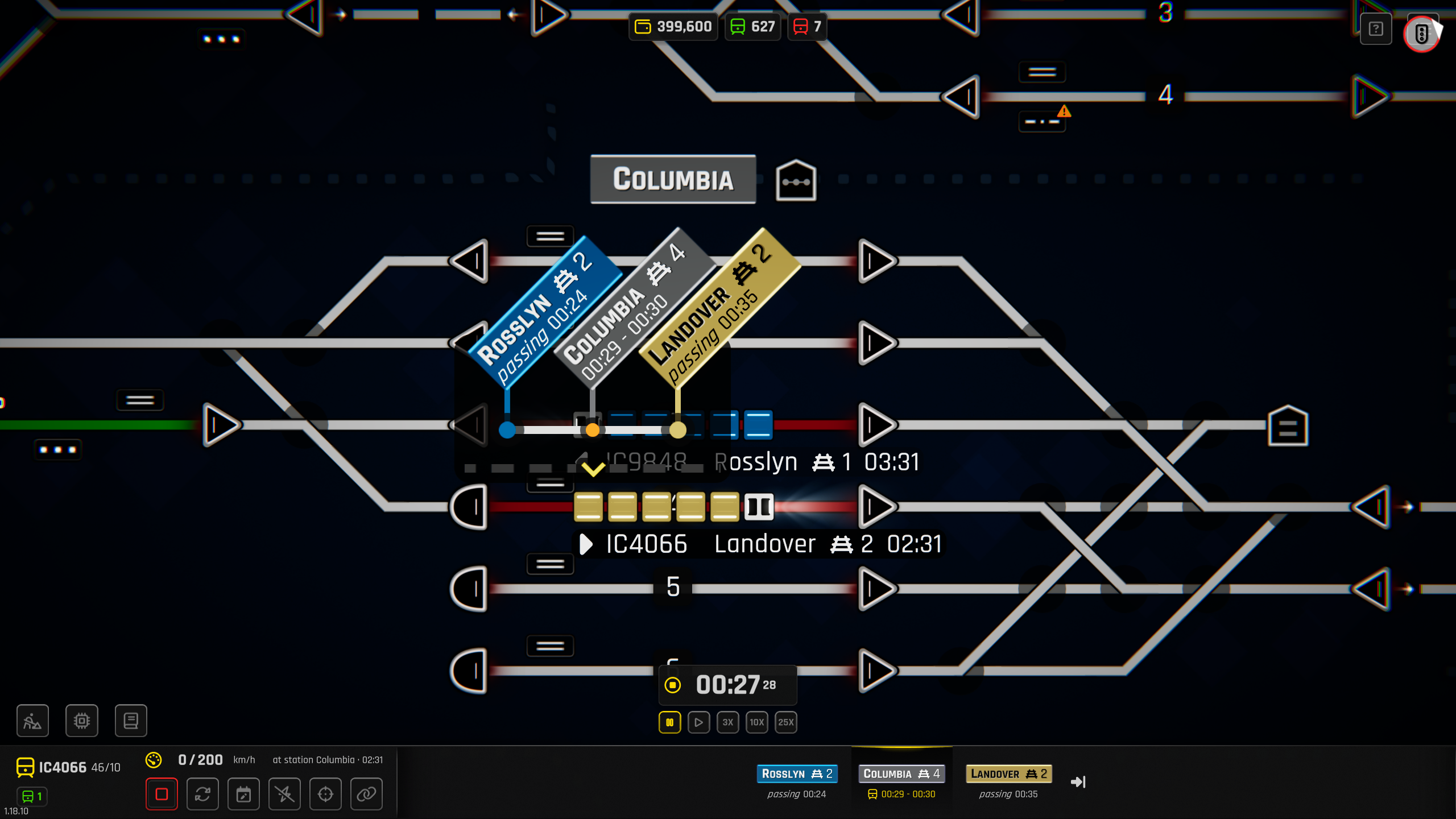
Task: Click the locate train crosshair icon
Action: pos(325,794)
